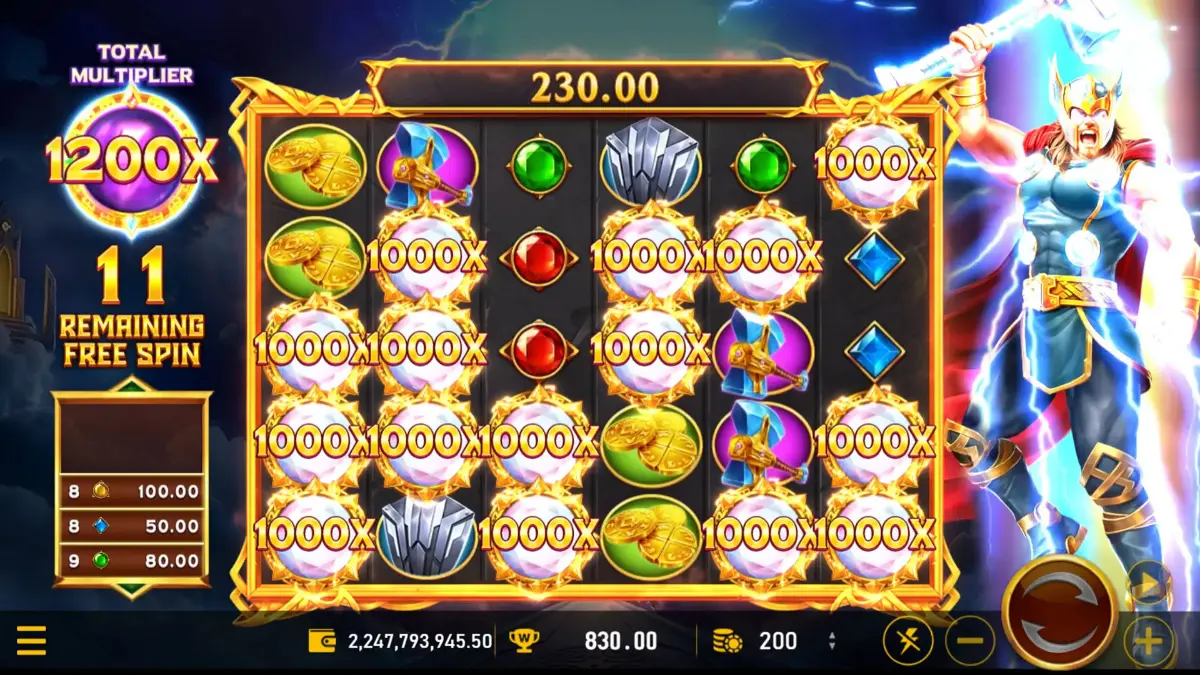The width and height of the screenshot is (1200, 675).
Task: Click the trophy win icon
Action: pos(522,641)
